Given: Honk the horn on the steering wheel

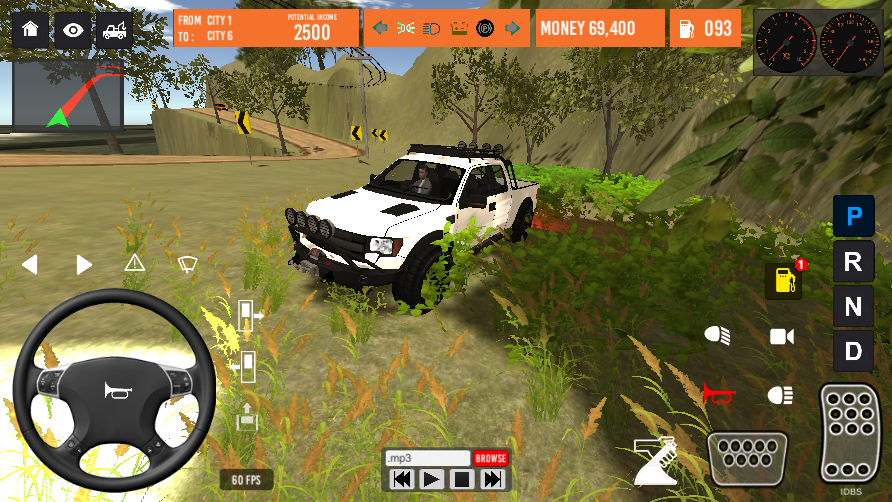Looking at the screenshot, I should [x=114, y=391].
